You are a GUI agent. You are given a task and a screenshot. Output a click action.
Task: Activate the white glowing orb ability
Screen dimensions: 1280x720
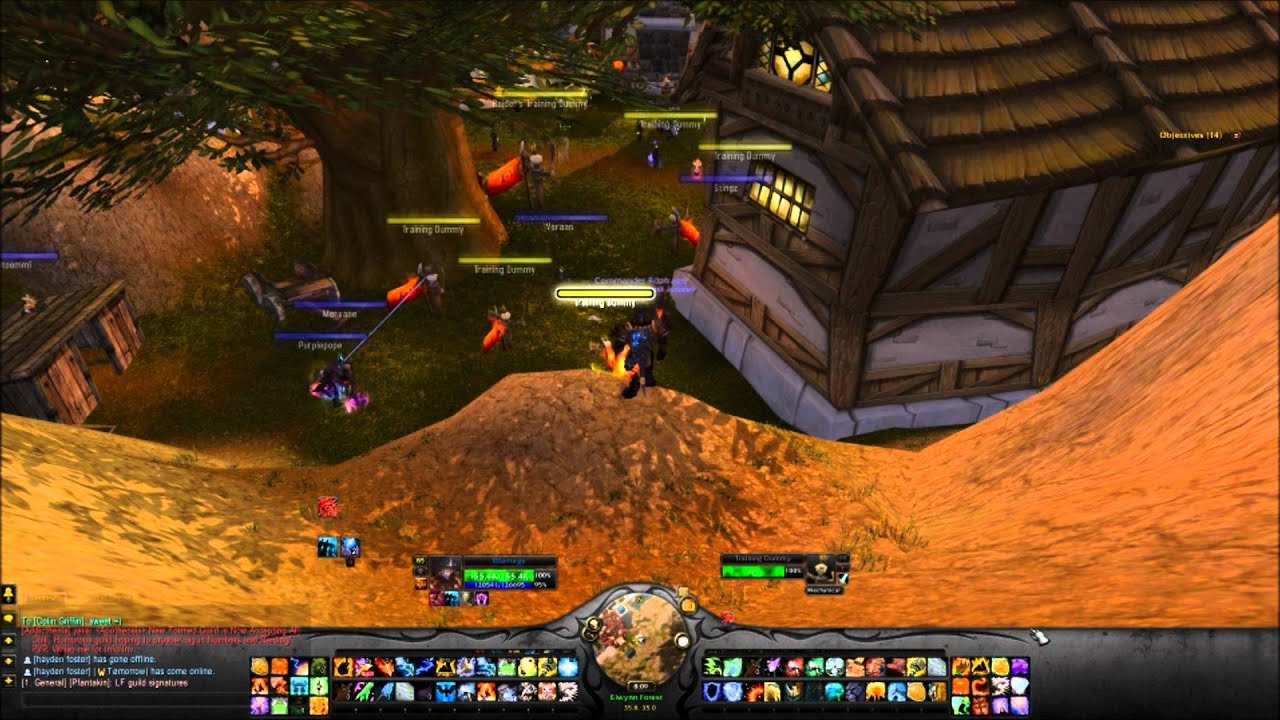click(567, 667)
